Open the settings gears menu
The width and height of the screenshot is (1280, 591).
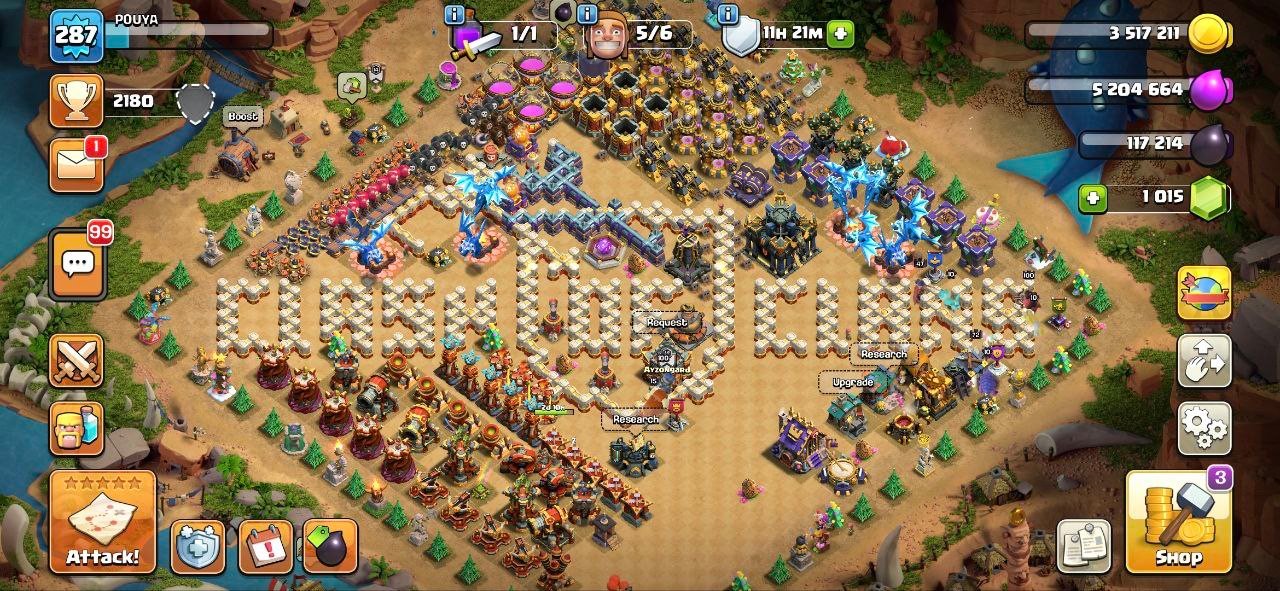[x=1204, y=429]
